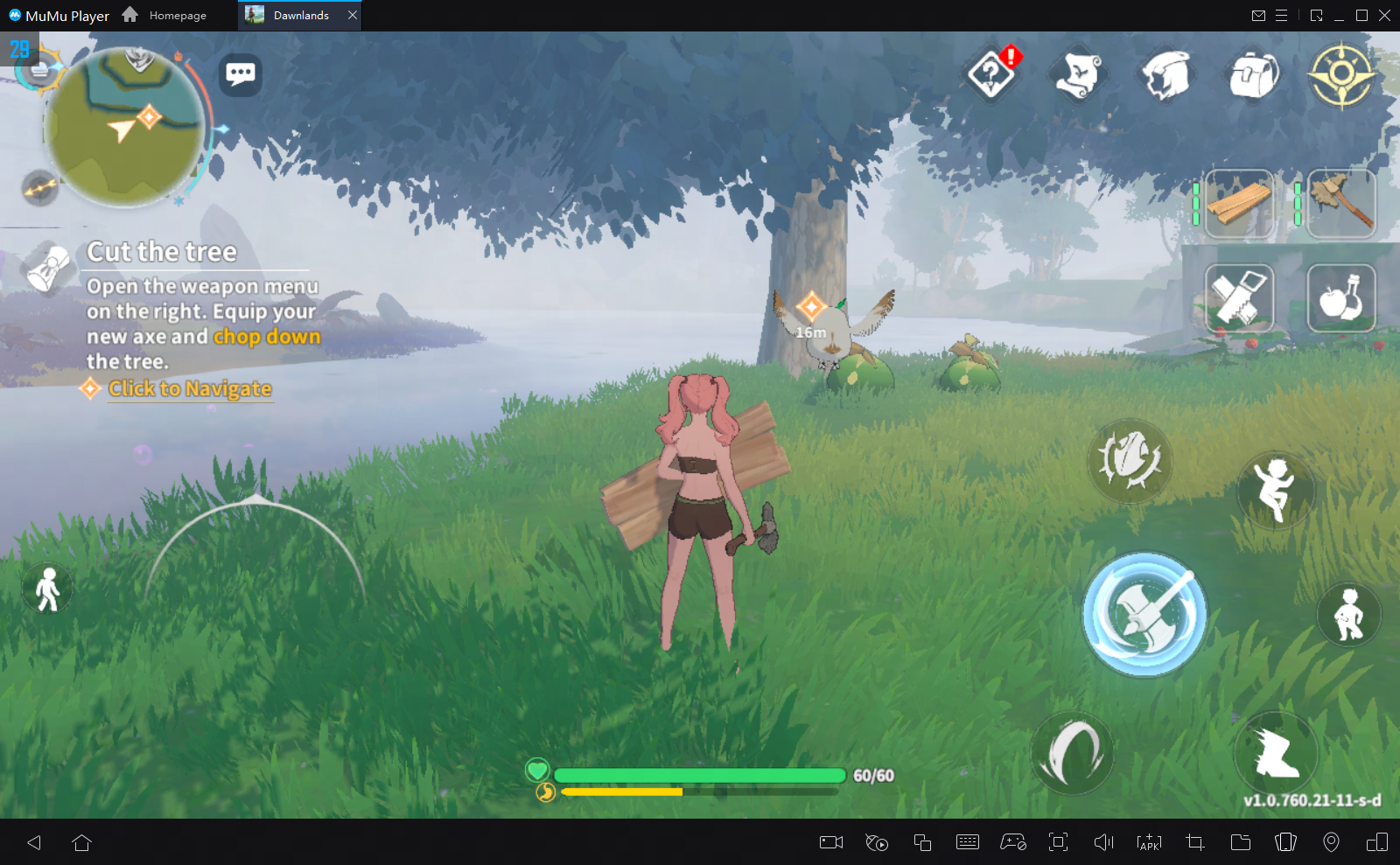Open the character helmet menu

point(1166,75)
